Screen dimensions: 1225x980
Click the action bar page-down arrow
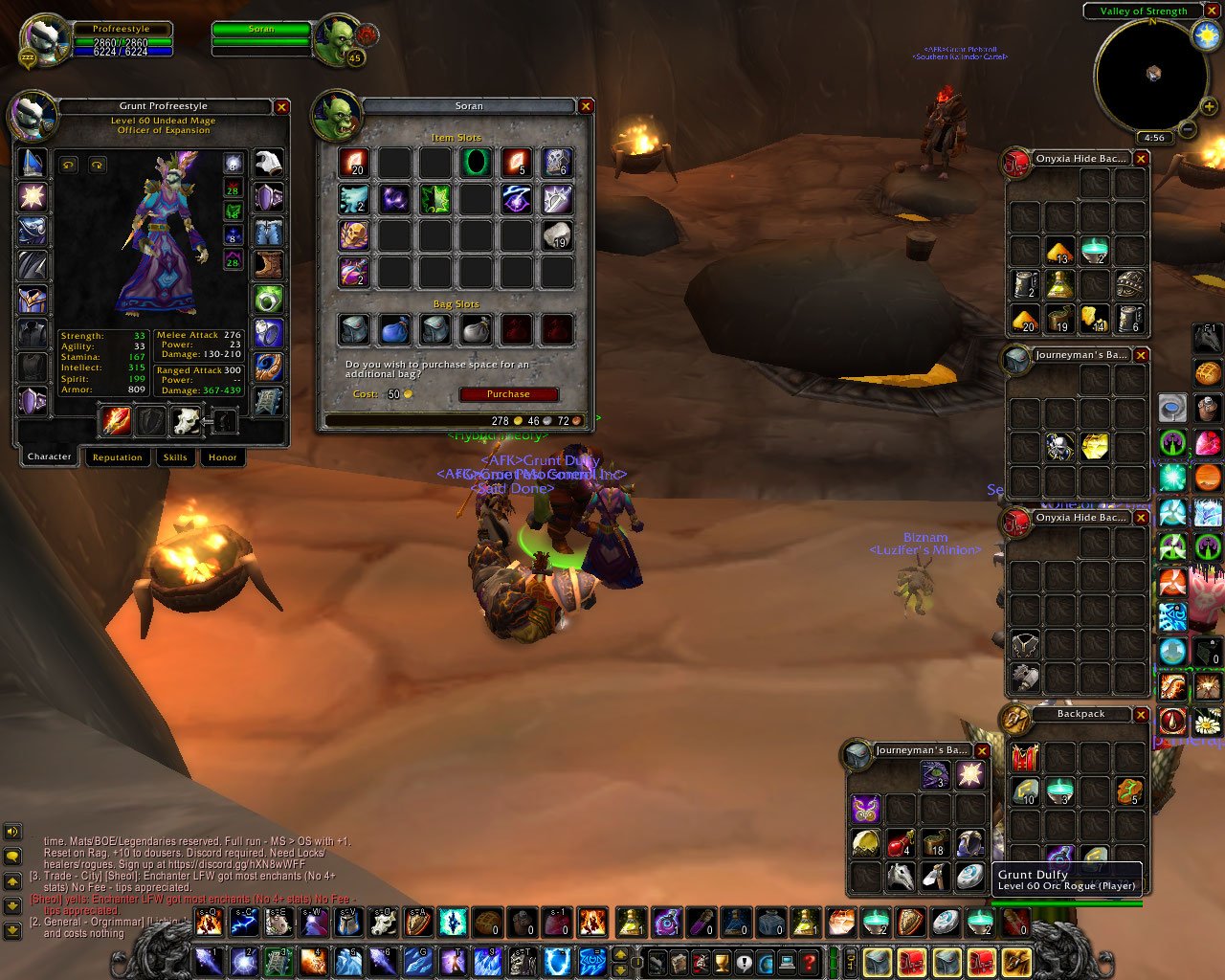point(618,969)
